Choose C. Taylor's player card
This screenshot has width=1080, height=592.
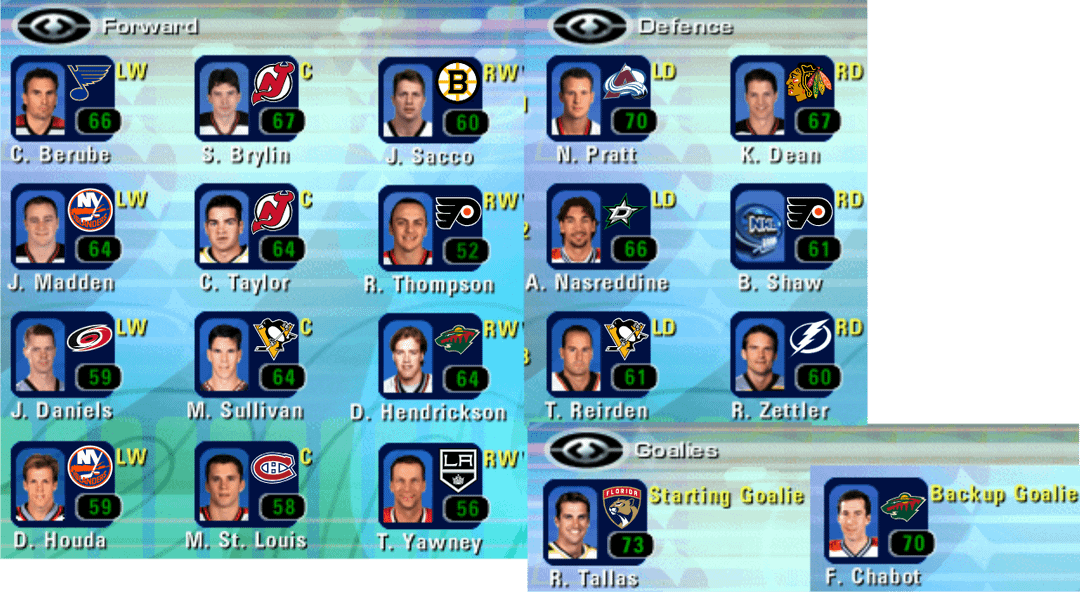(x=247, y=226)
